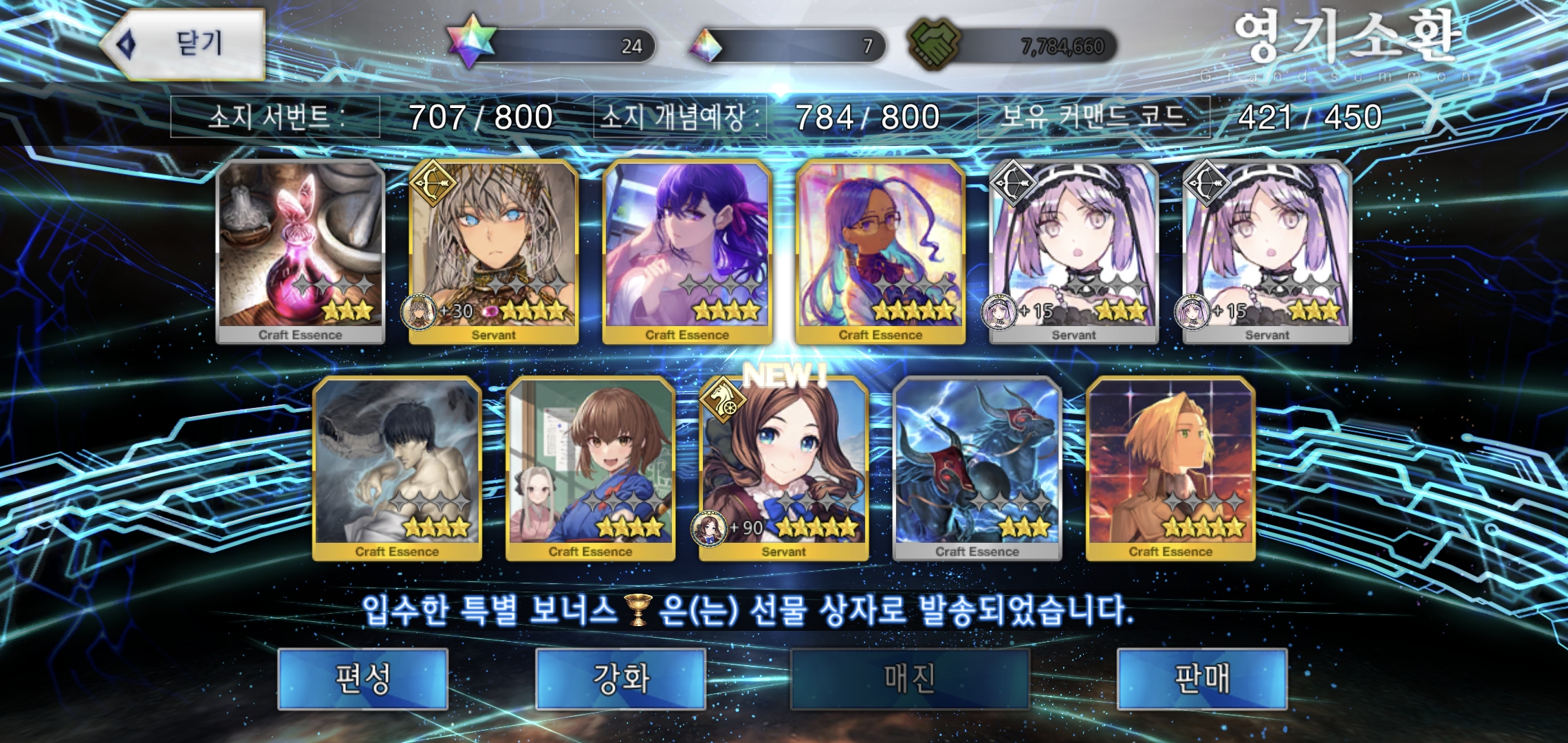1568x743 pixels.
Task: Select the pink potion Craft Essence card
Action: click(x=300, y=251)
